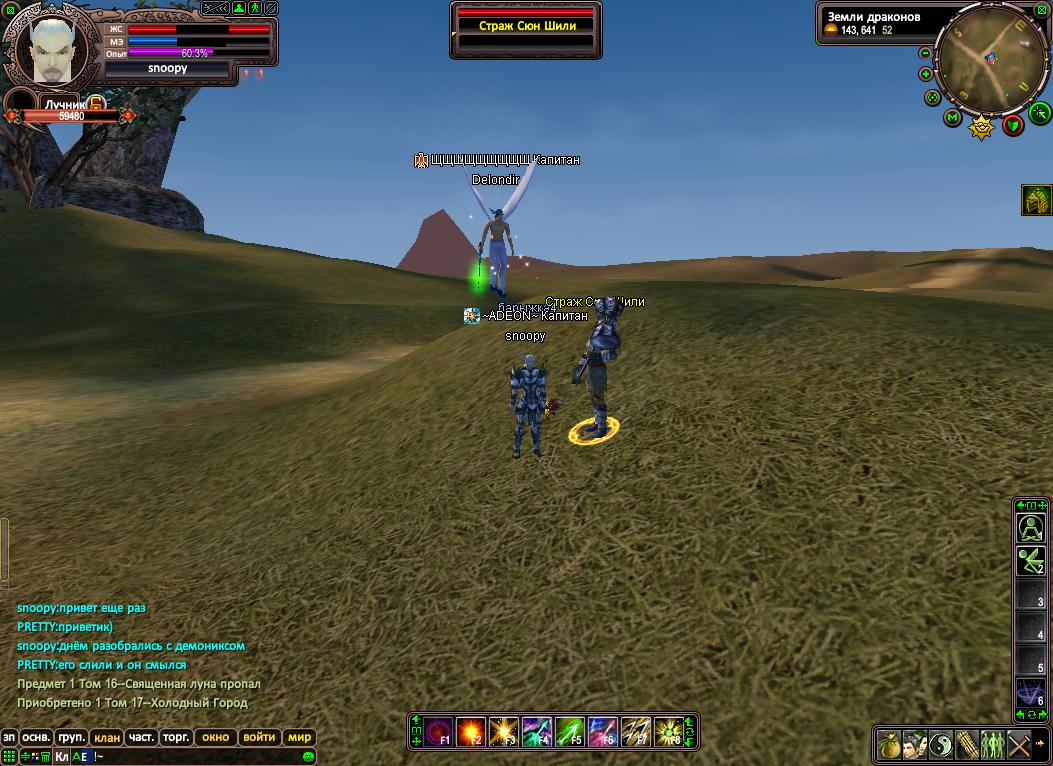Open the торг. trade chat tab
Viewport: 1053px width, 766px height.
point(176,737)
